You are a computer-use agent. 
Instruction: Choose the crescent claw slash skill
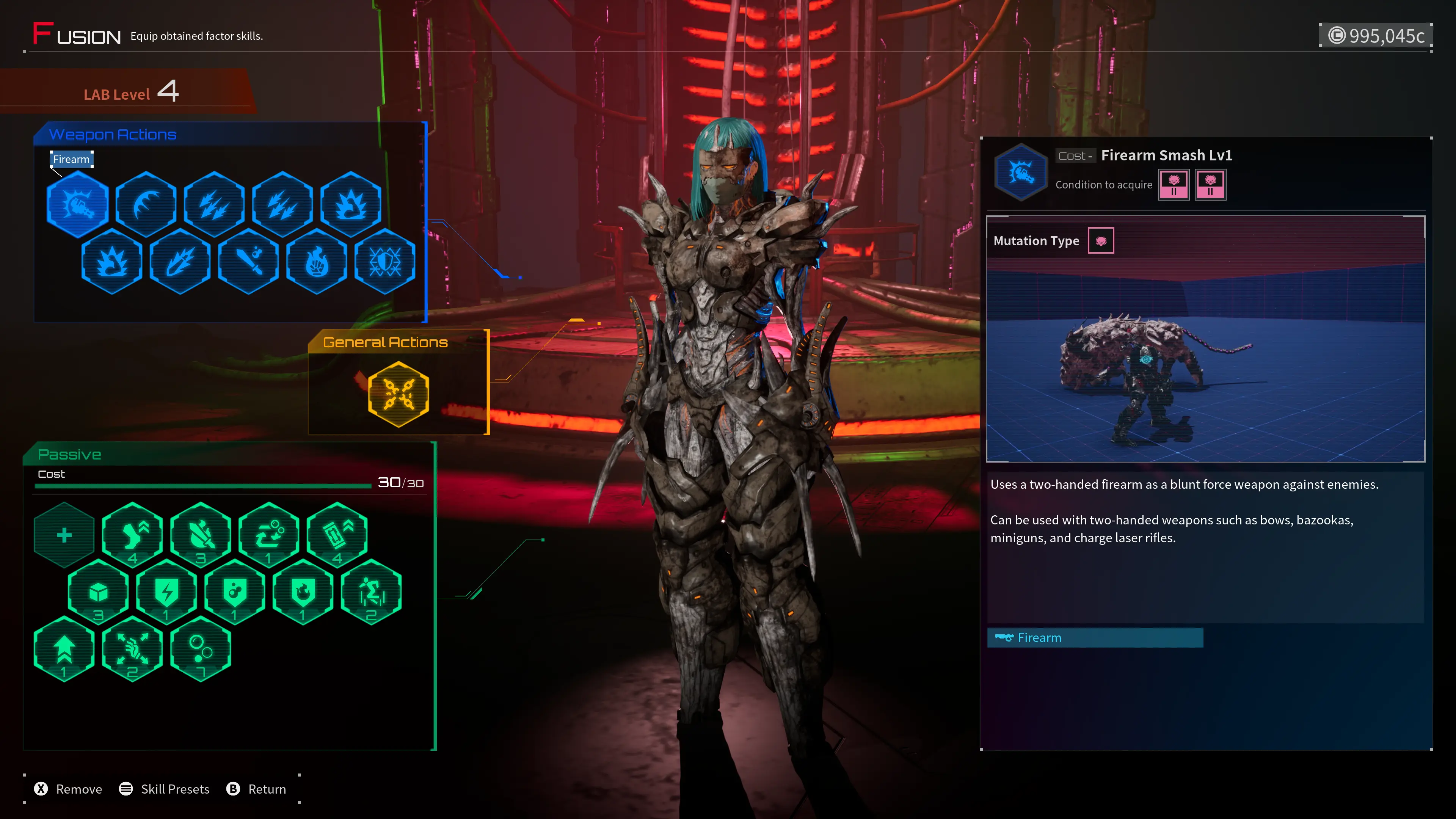coord(146,204)
